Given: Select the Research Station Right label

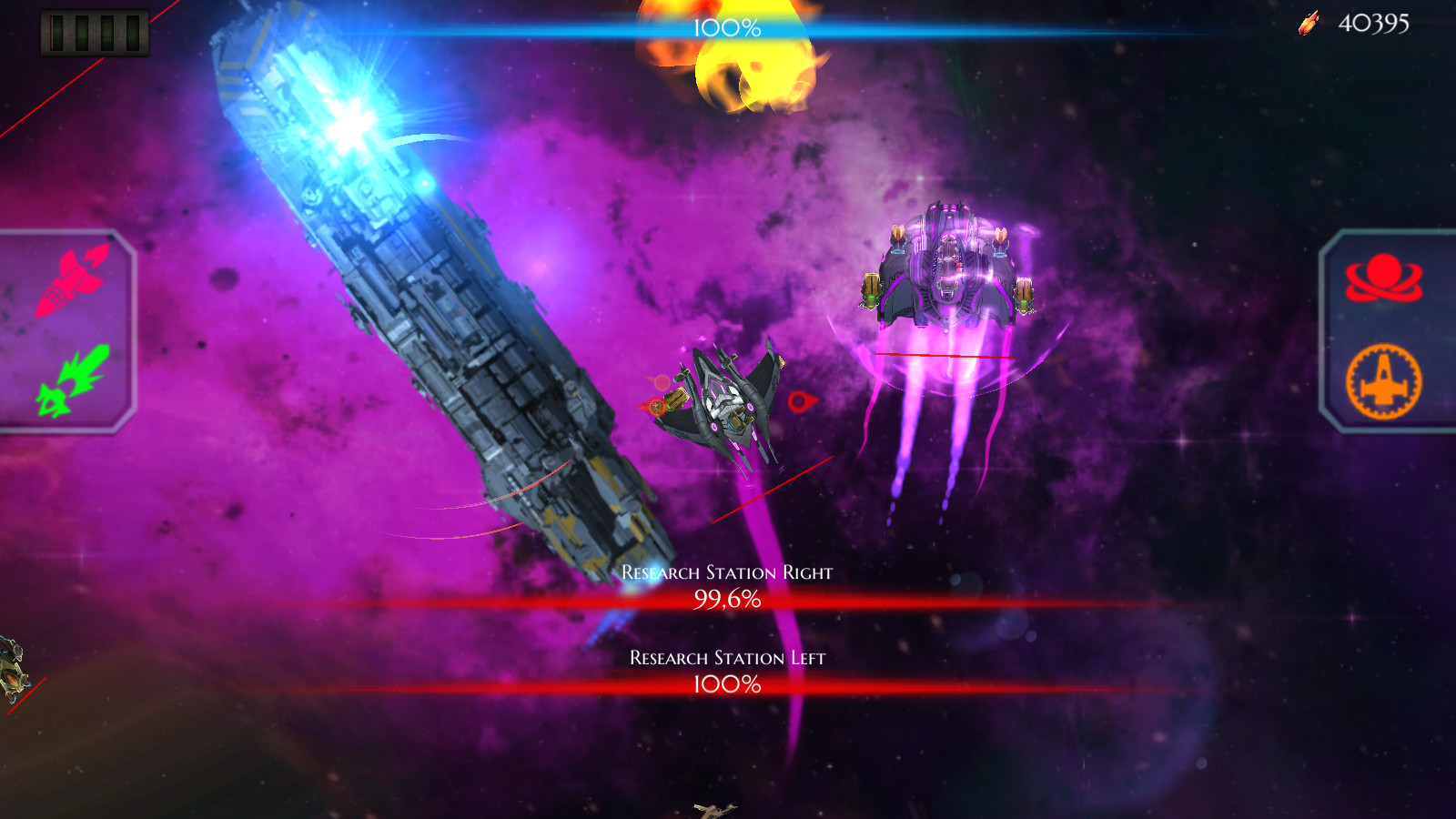Looking at the screenshot, I should 726,573.
